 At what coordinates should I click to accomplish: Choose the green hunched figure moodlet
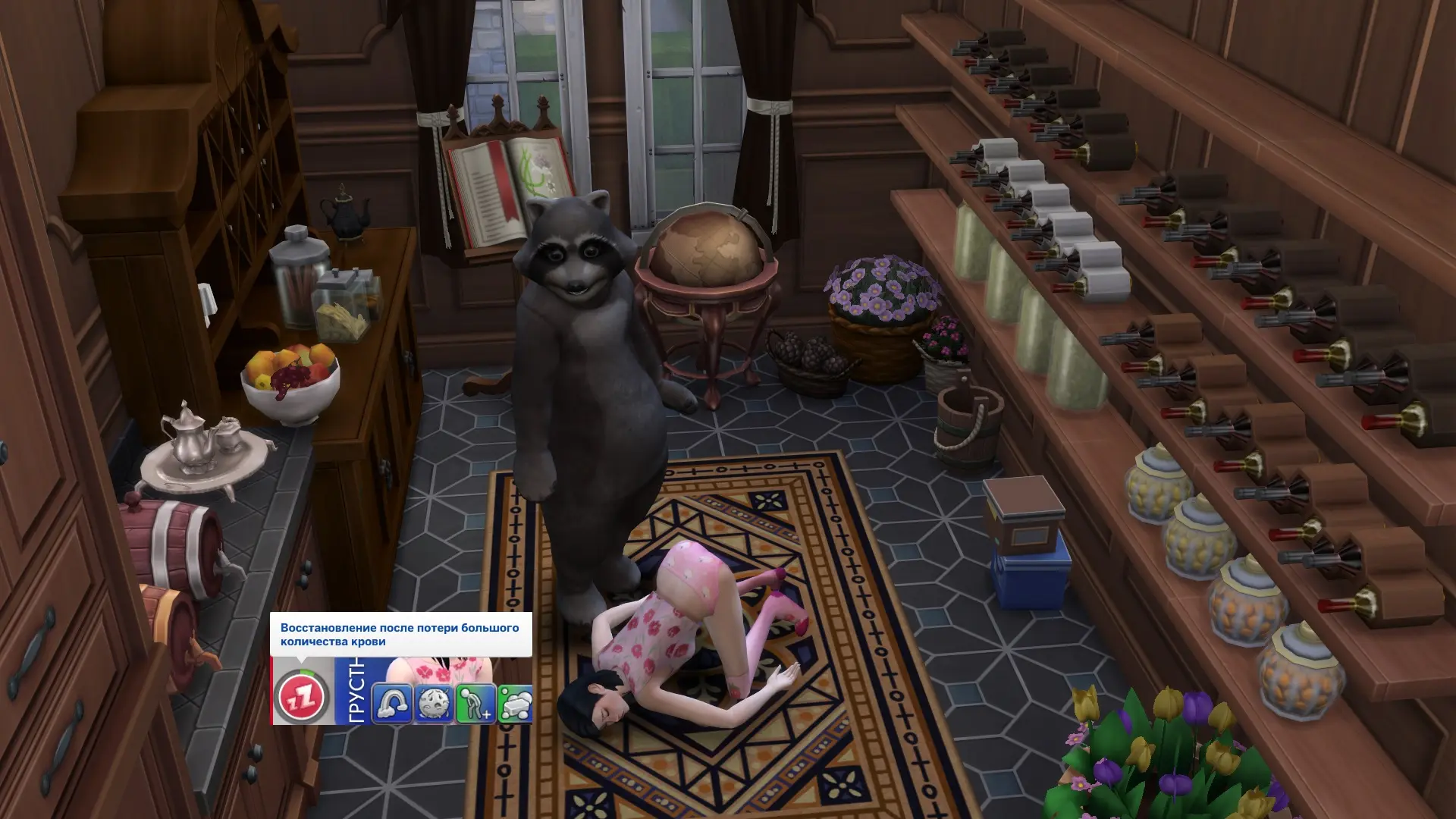tap(475, 703)
